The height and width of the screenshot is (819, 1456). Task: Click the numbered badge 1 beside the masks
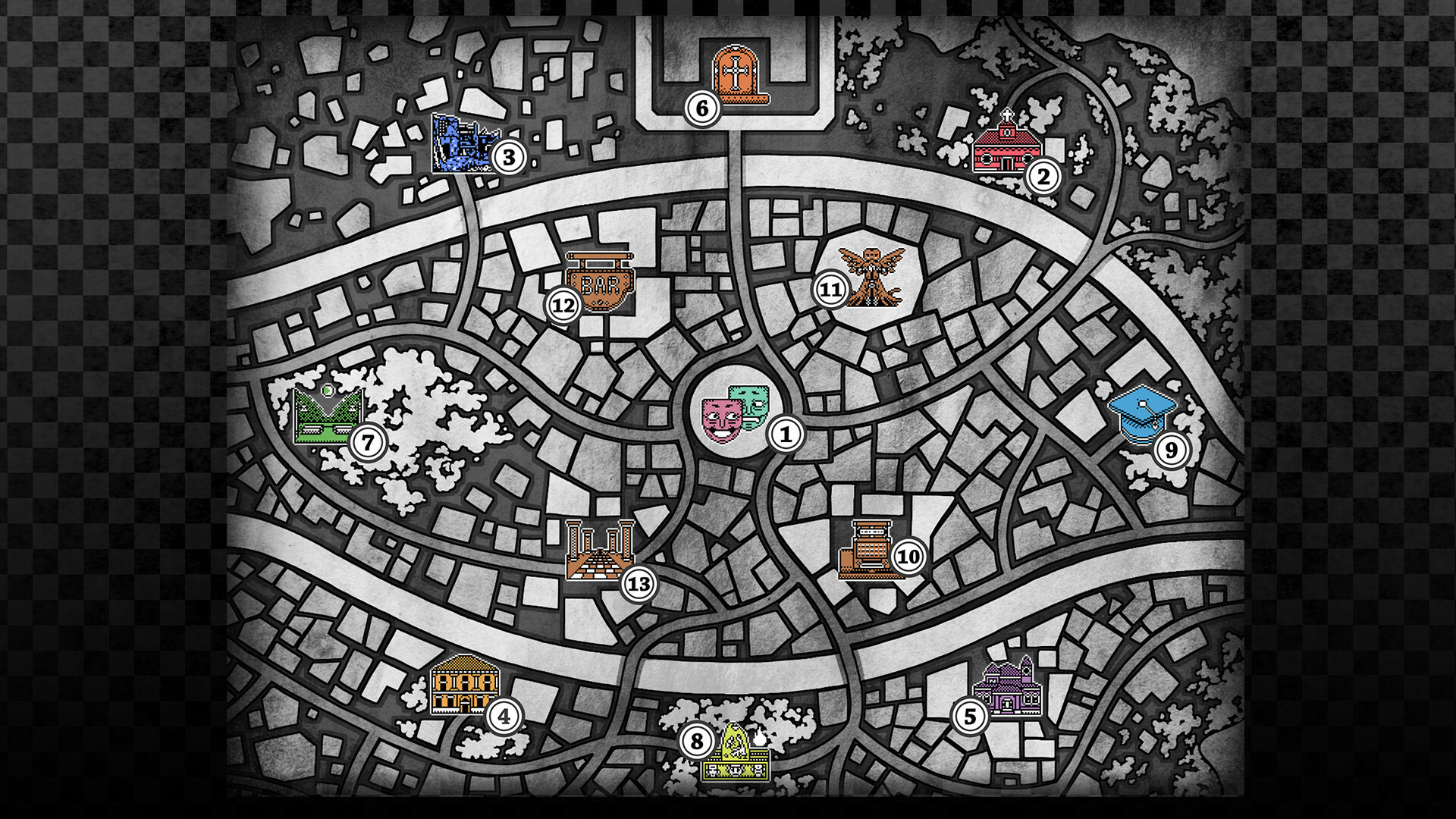click(786, 434)
